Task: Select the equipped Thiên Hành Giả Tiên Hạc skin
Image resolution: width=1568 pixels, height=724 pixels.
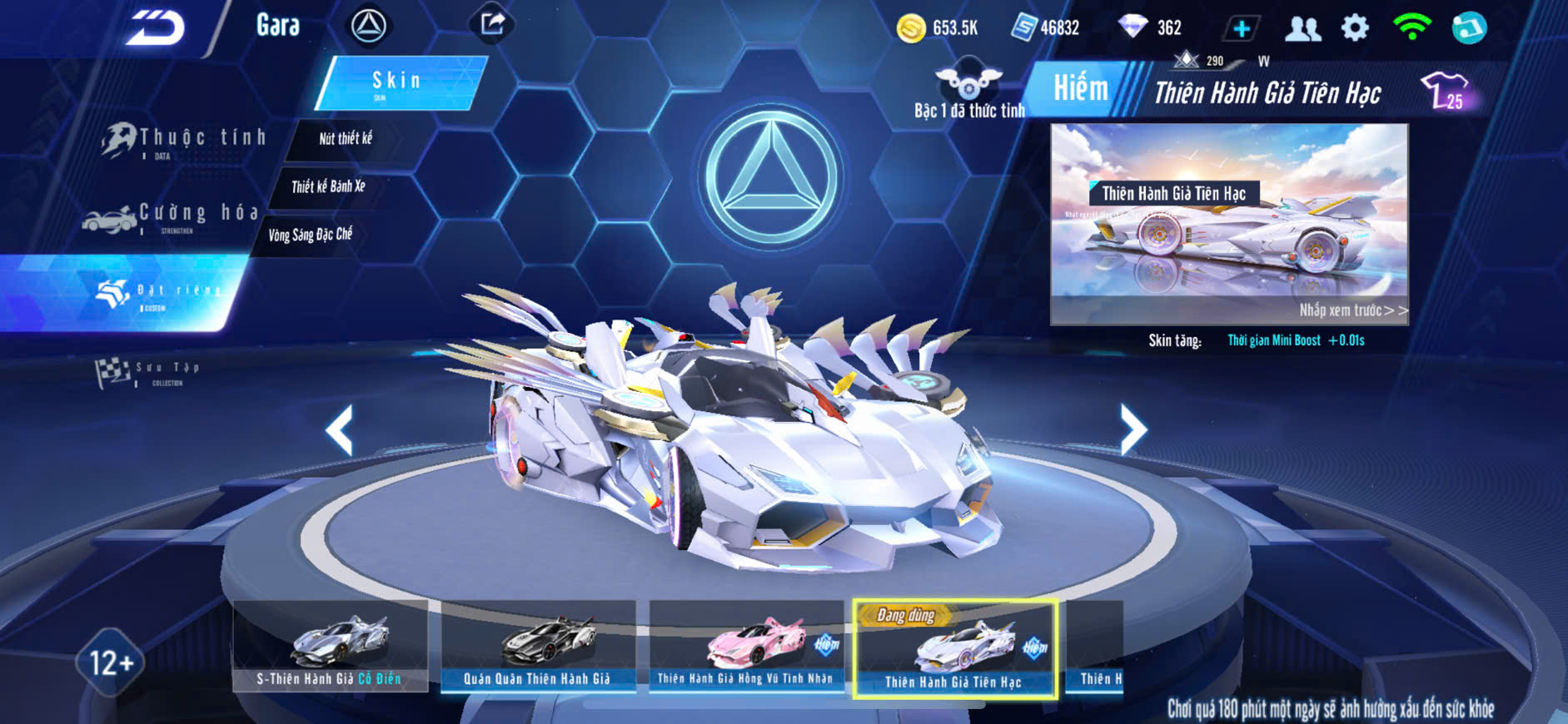Action: 954,650
